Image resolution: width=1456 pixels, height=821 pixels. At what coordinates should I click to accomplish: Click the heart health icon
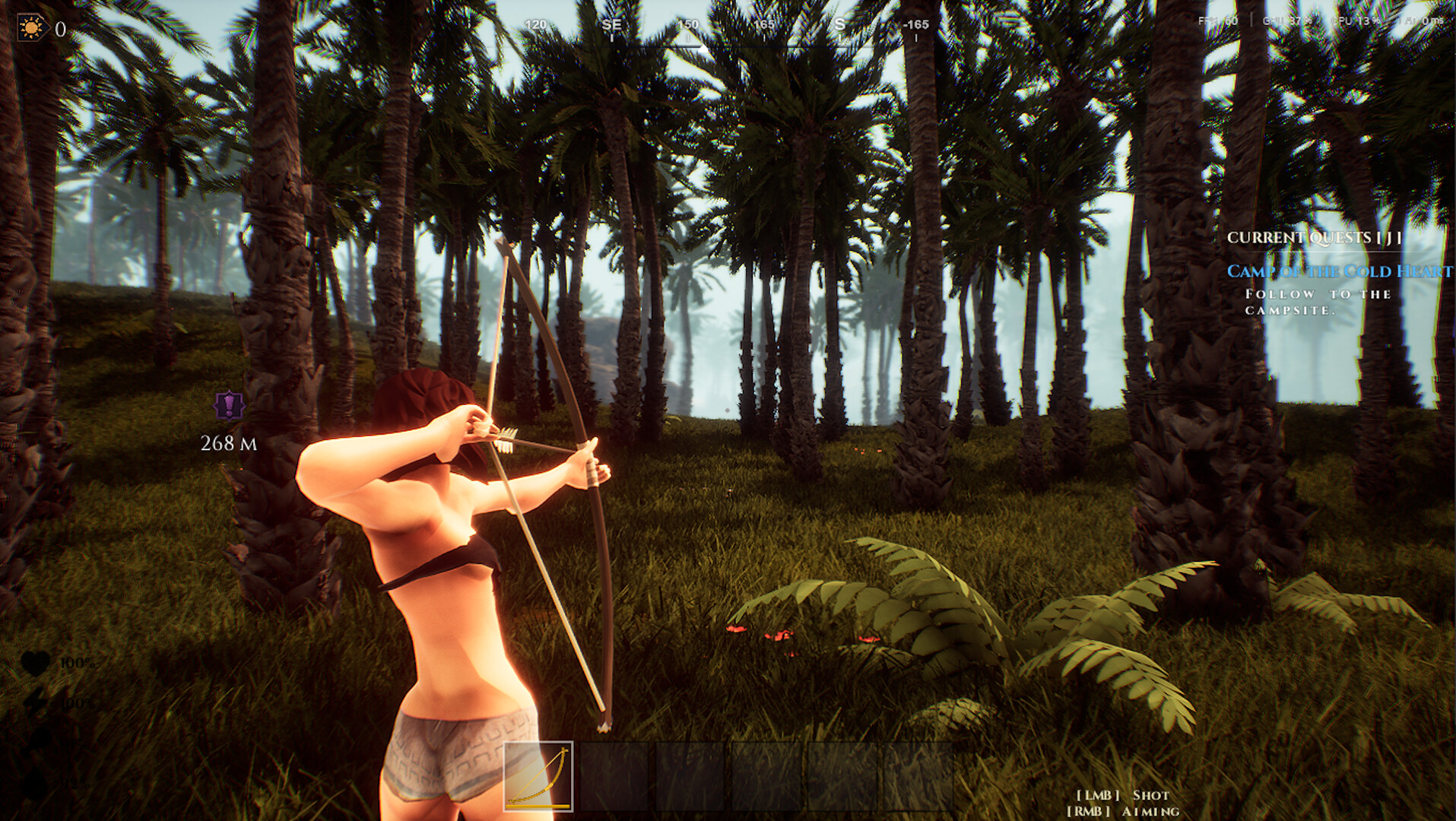click(x=36, y=661)
